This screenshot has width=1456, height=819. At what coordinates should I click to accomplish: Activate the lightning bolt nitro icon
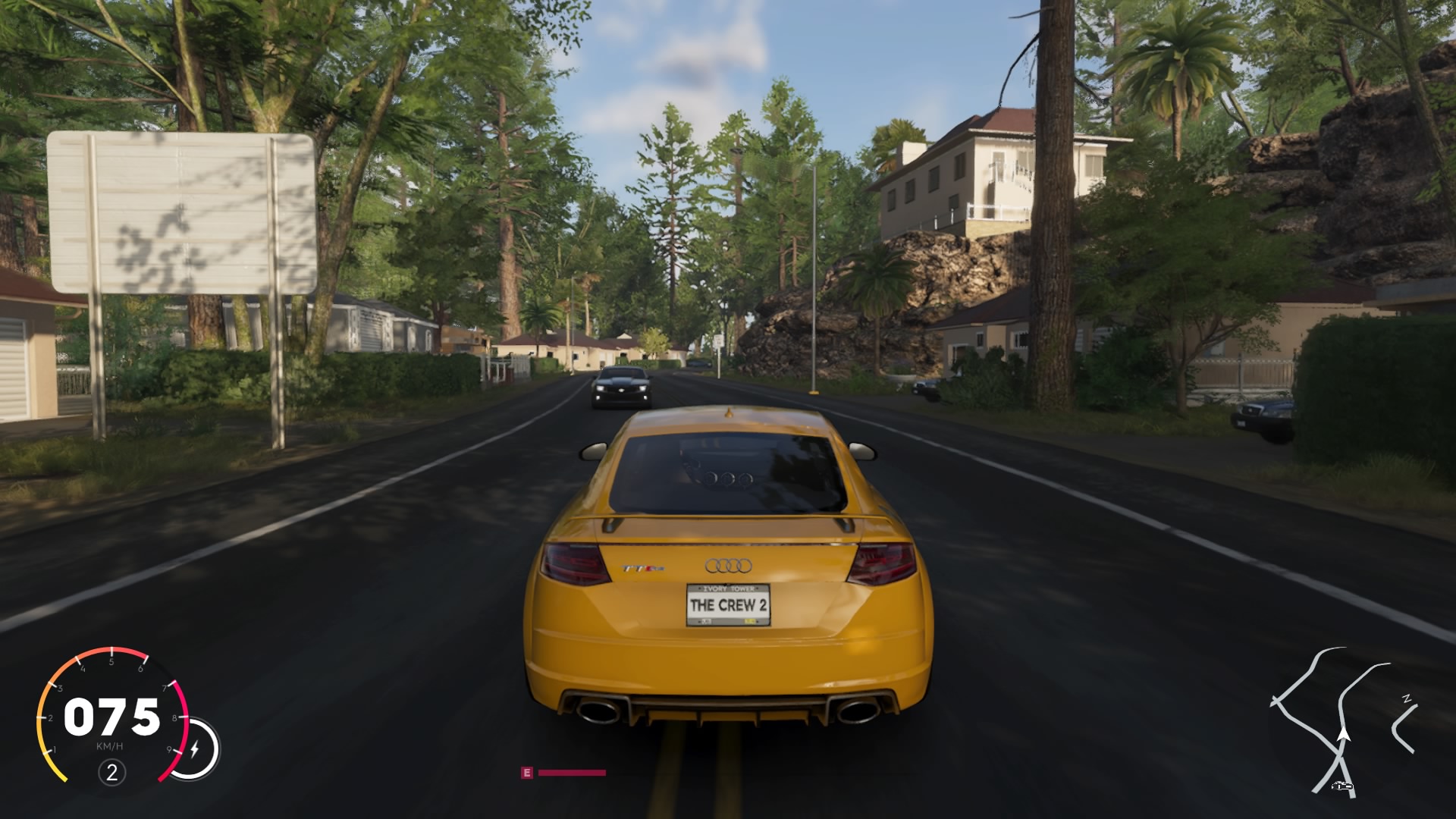click(194, 749)
